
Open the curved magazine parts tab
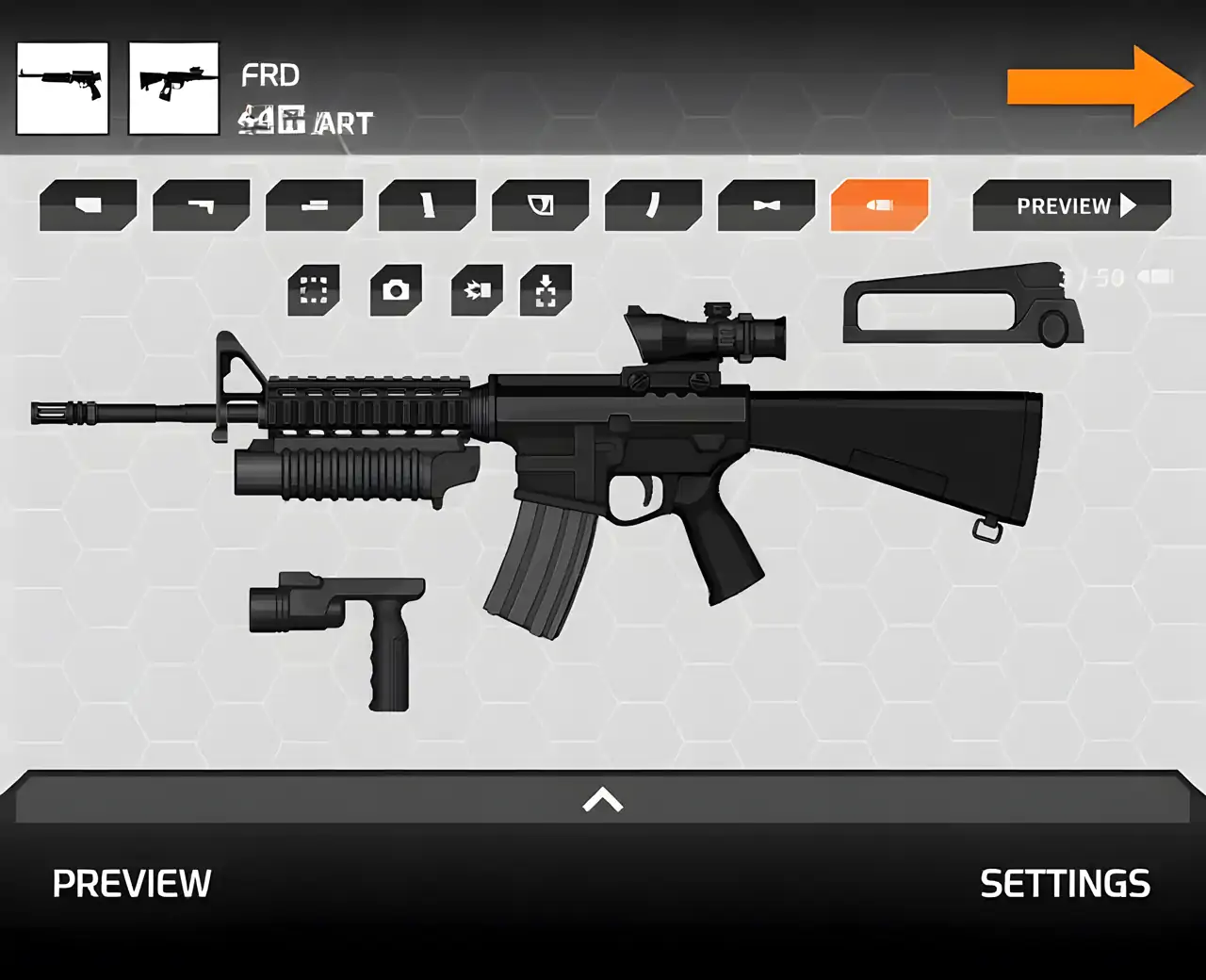point(653,204)
